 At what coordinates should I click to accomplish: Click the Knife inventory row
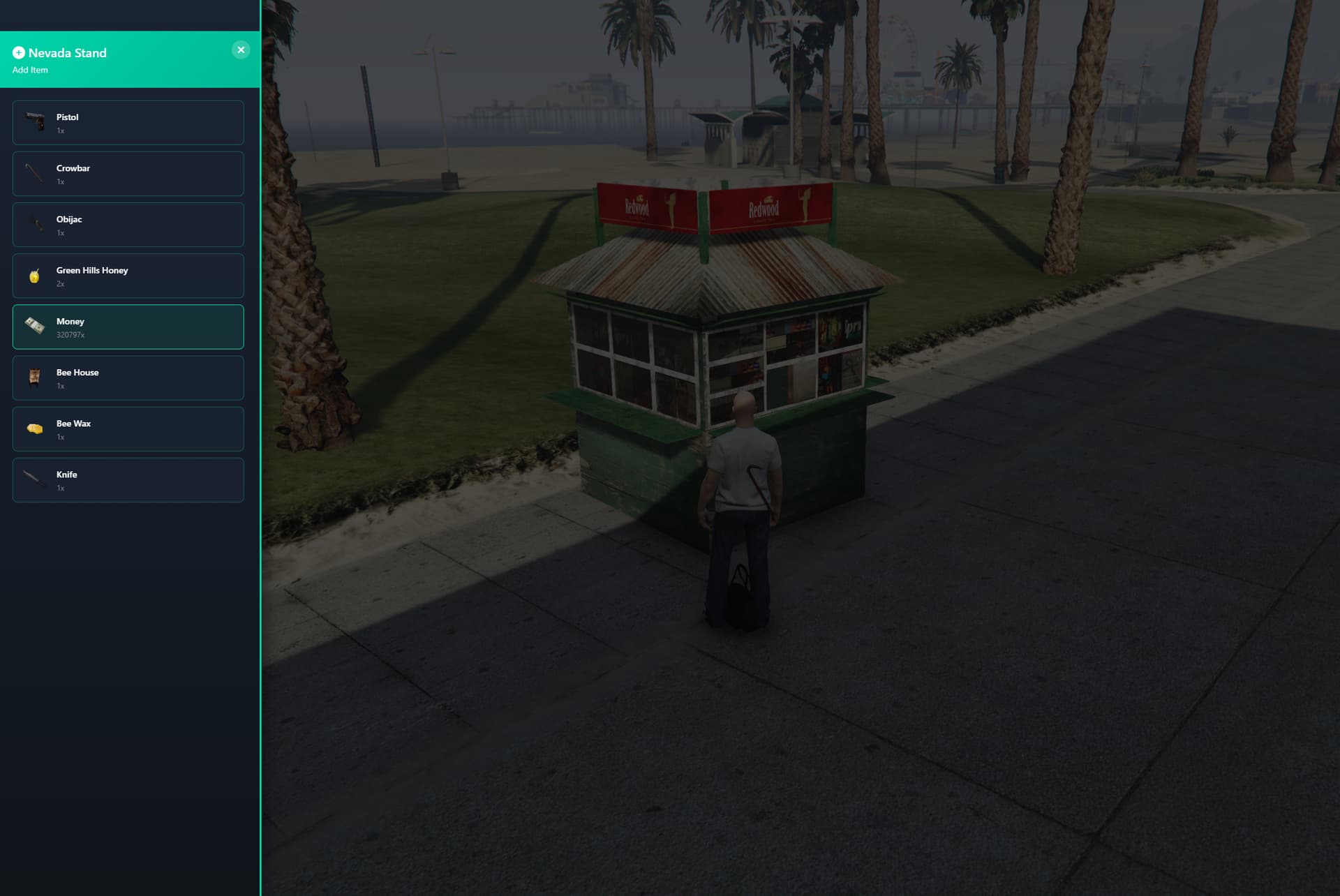coord(128,479)
